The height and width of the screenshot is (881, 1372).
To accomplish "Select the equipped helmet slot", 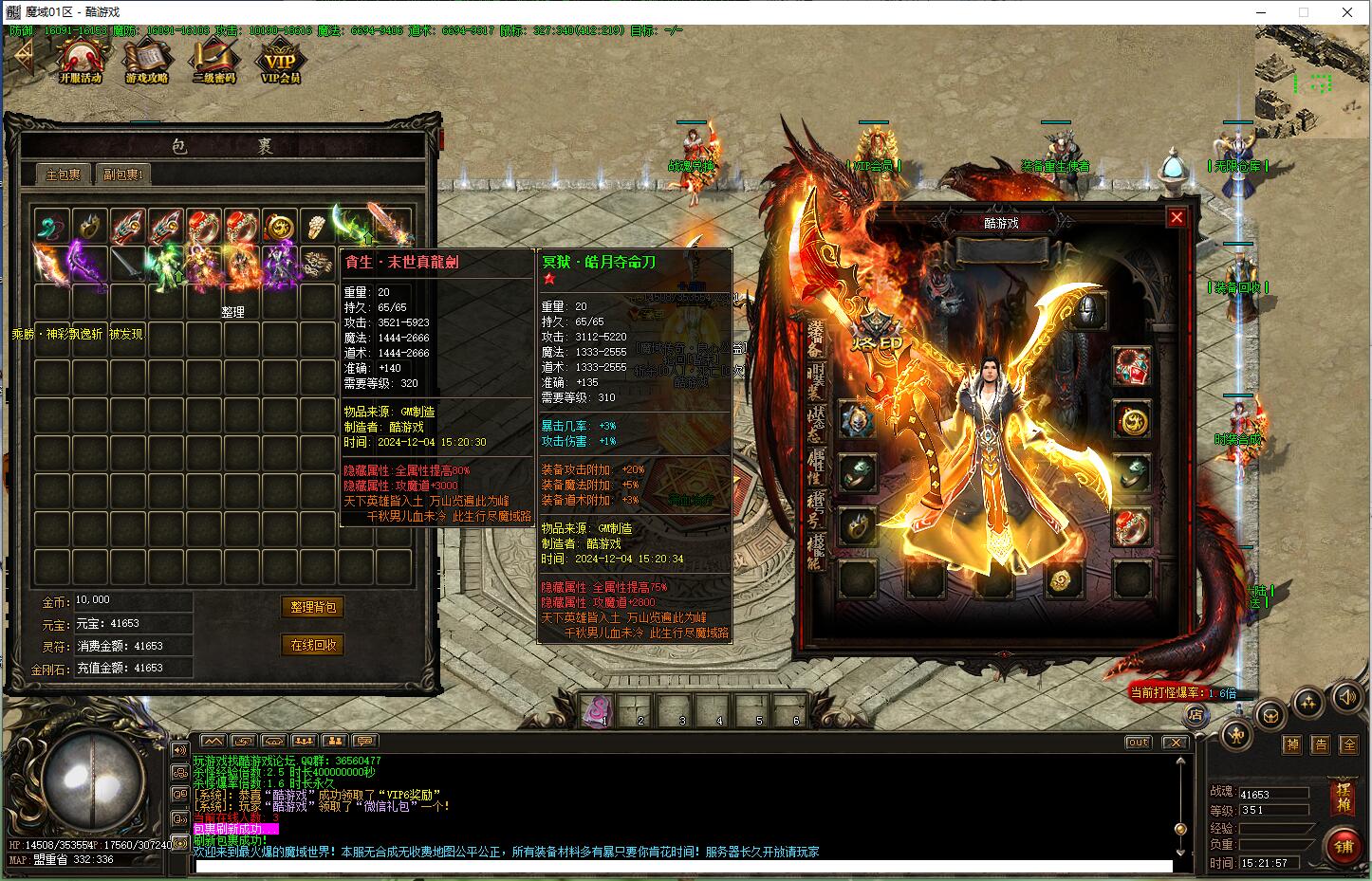I will click(1088, 311).
